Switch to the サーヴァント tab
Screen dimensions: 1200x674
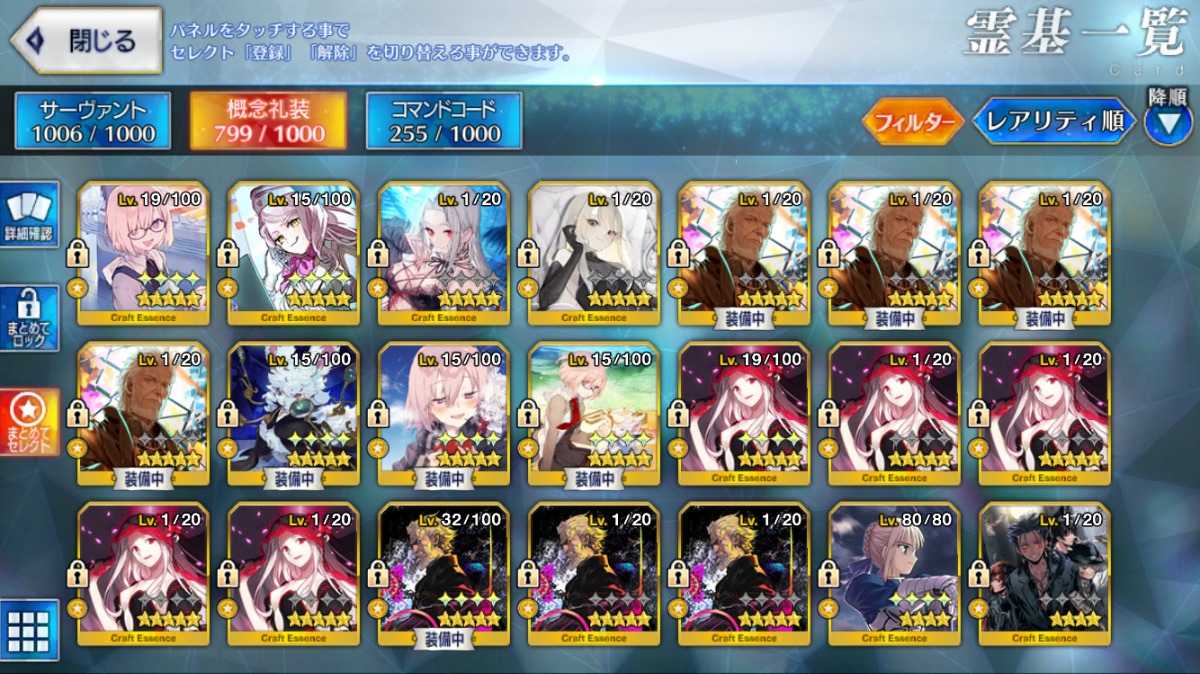[x=93, y=121]
